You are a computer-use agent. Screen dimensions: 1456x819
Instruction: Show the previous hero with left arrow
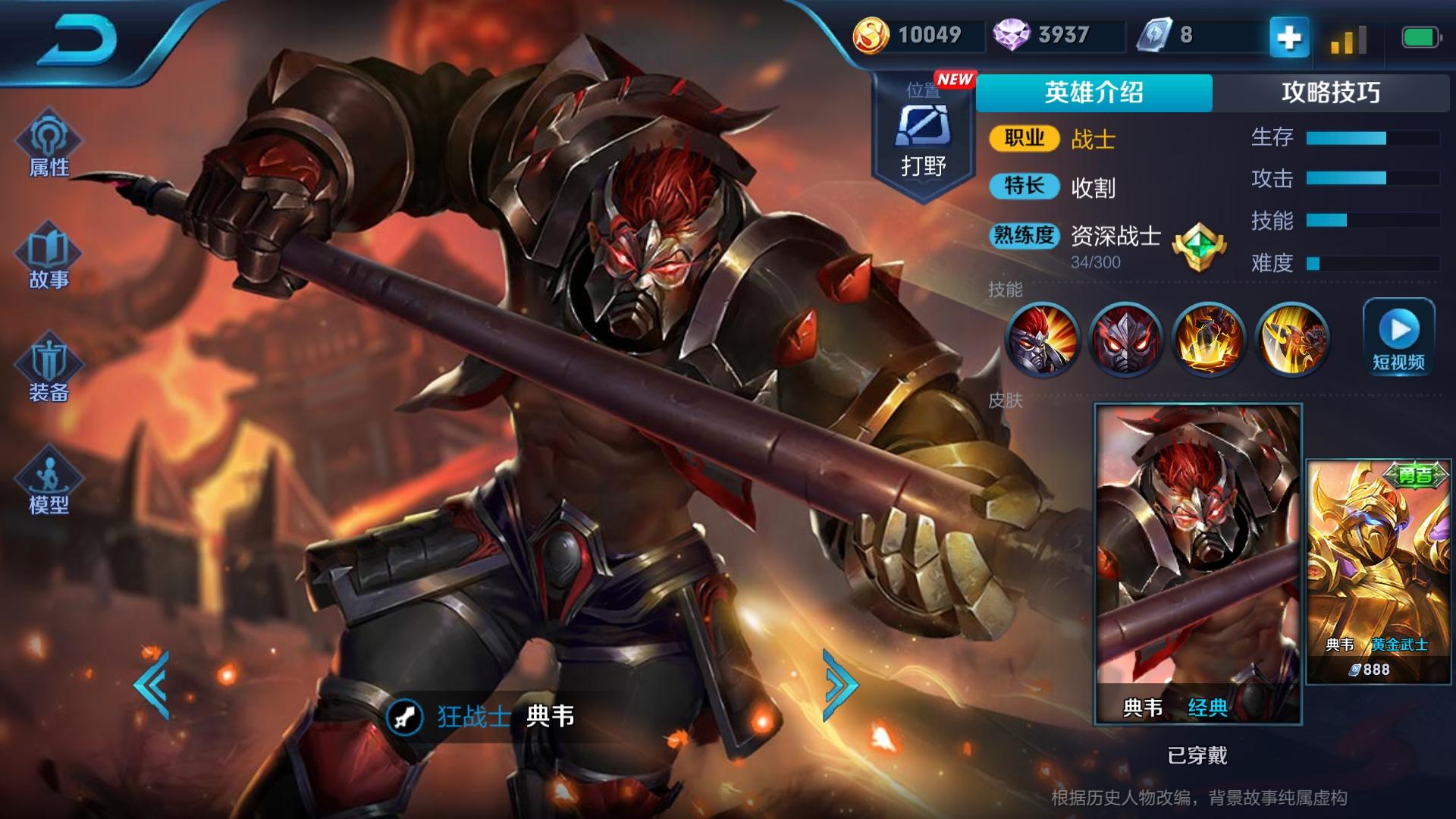click(x=152, y=685)
